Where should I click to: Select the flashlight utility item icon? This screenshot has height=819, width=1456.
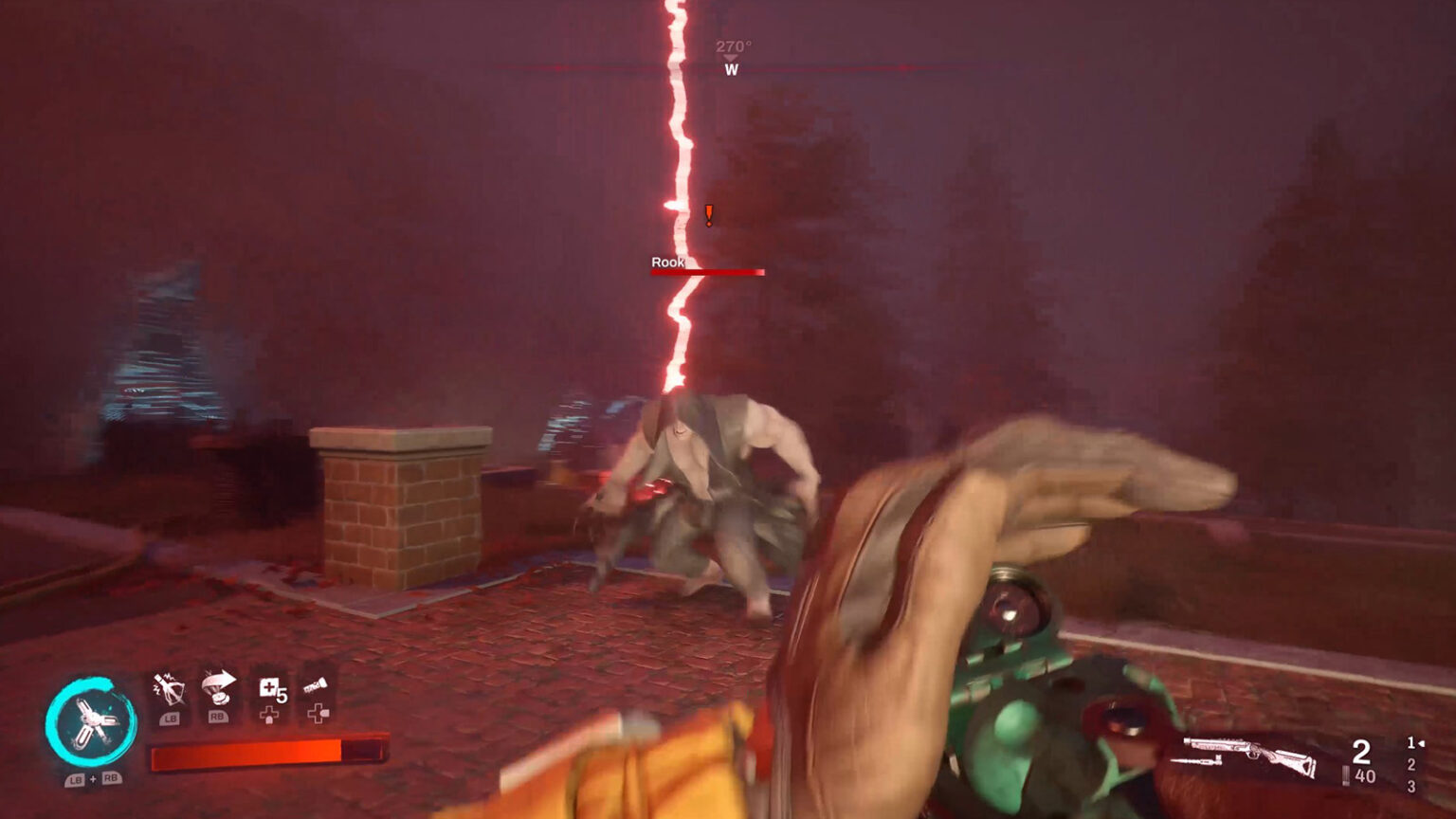click(x=316, y=685)
